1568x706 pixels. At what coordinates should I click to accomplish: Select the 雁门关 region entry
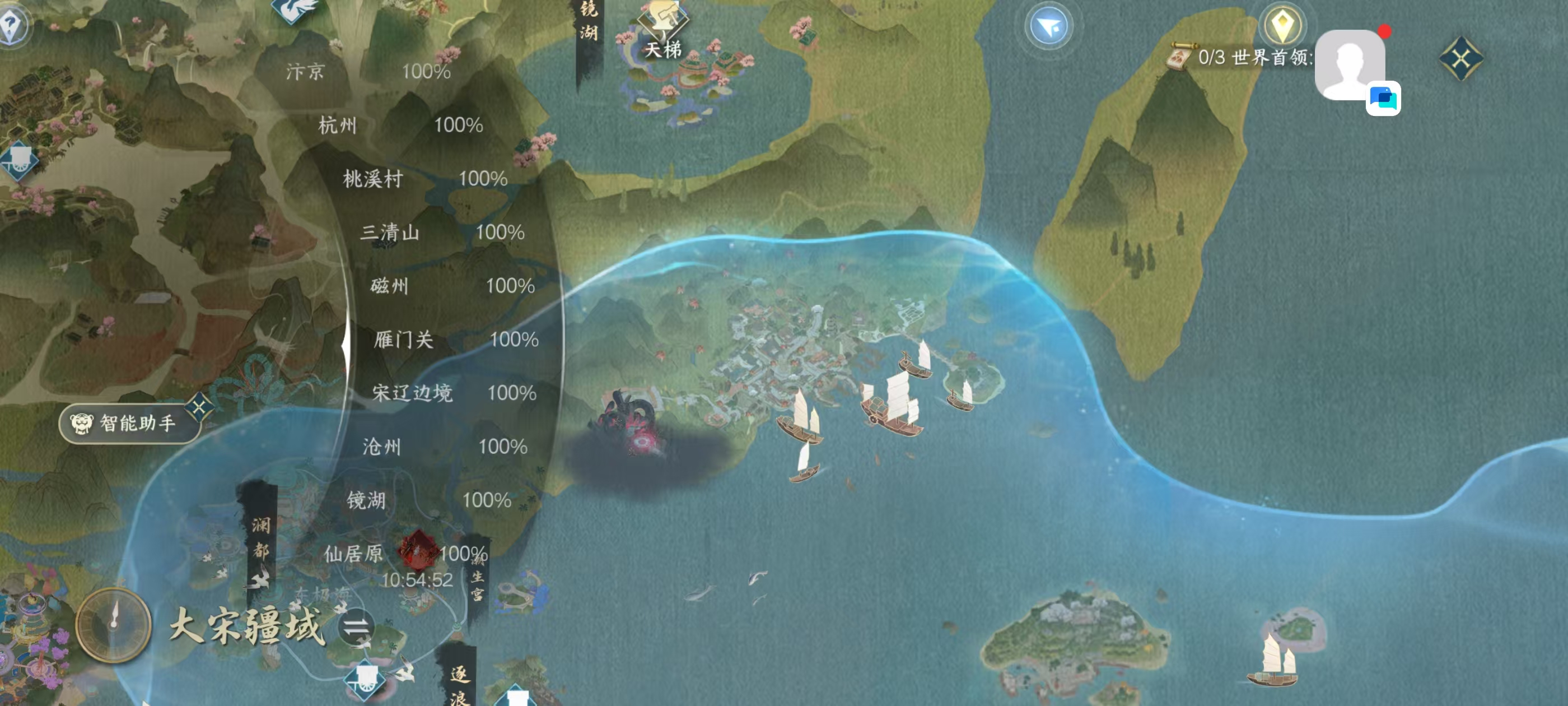(404, 340)
